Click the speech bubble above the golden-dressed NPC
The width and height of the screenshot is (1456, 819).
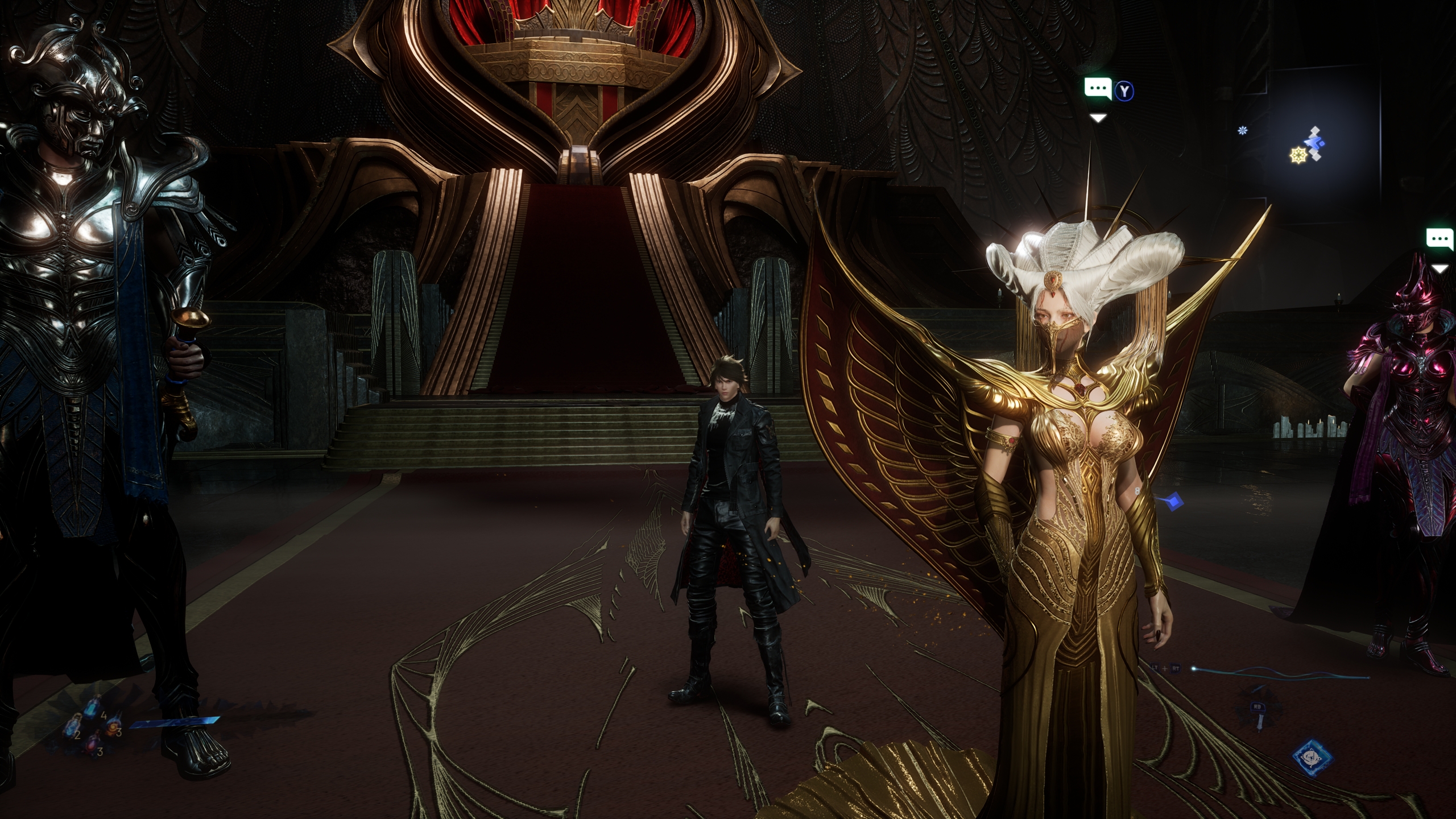point(1097,89)
